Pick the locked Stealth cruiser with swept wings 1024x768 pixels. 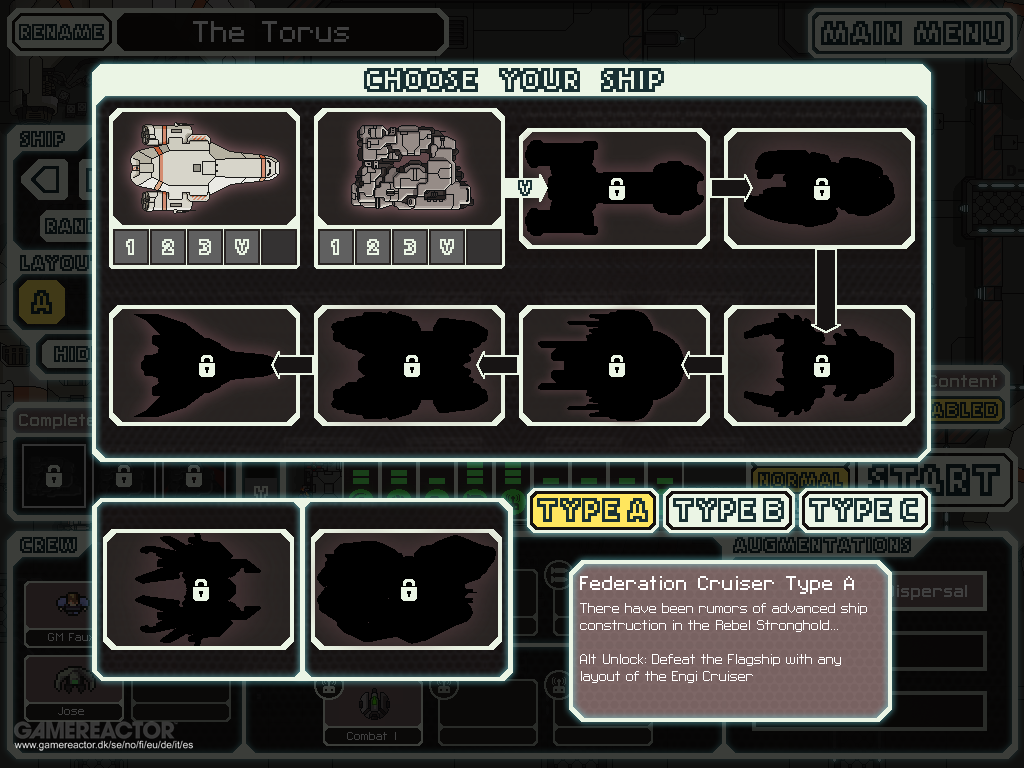pos(204,366)
